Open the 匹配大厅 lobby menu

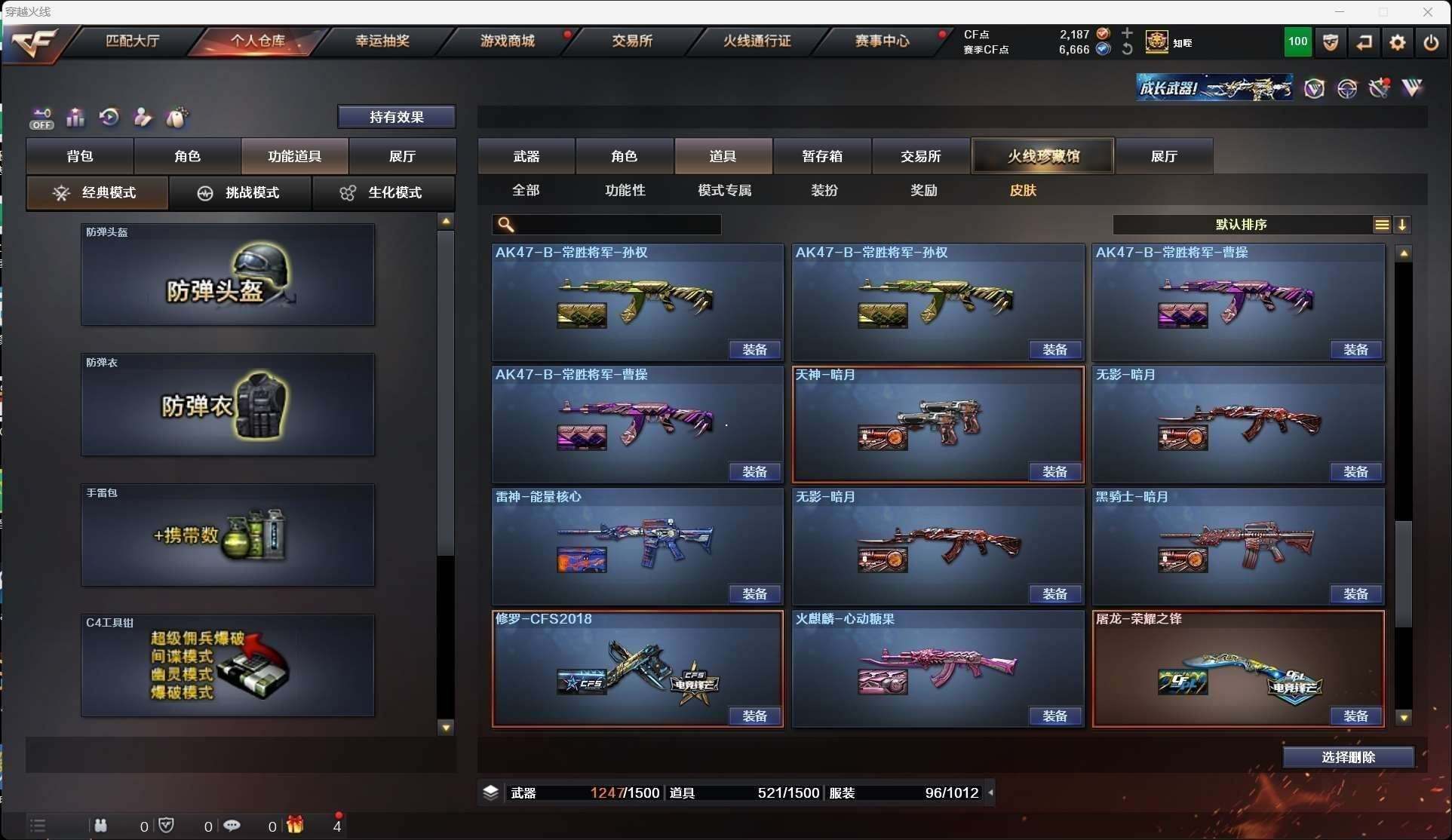[x=133, y=41]
